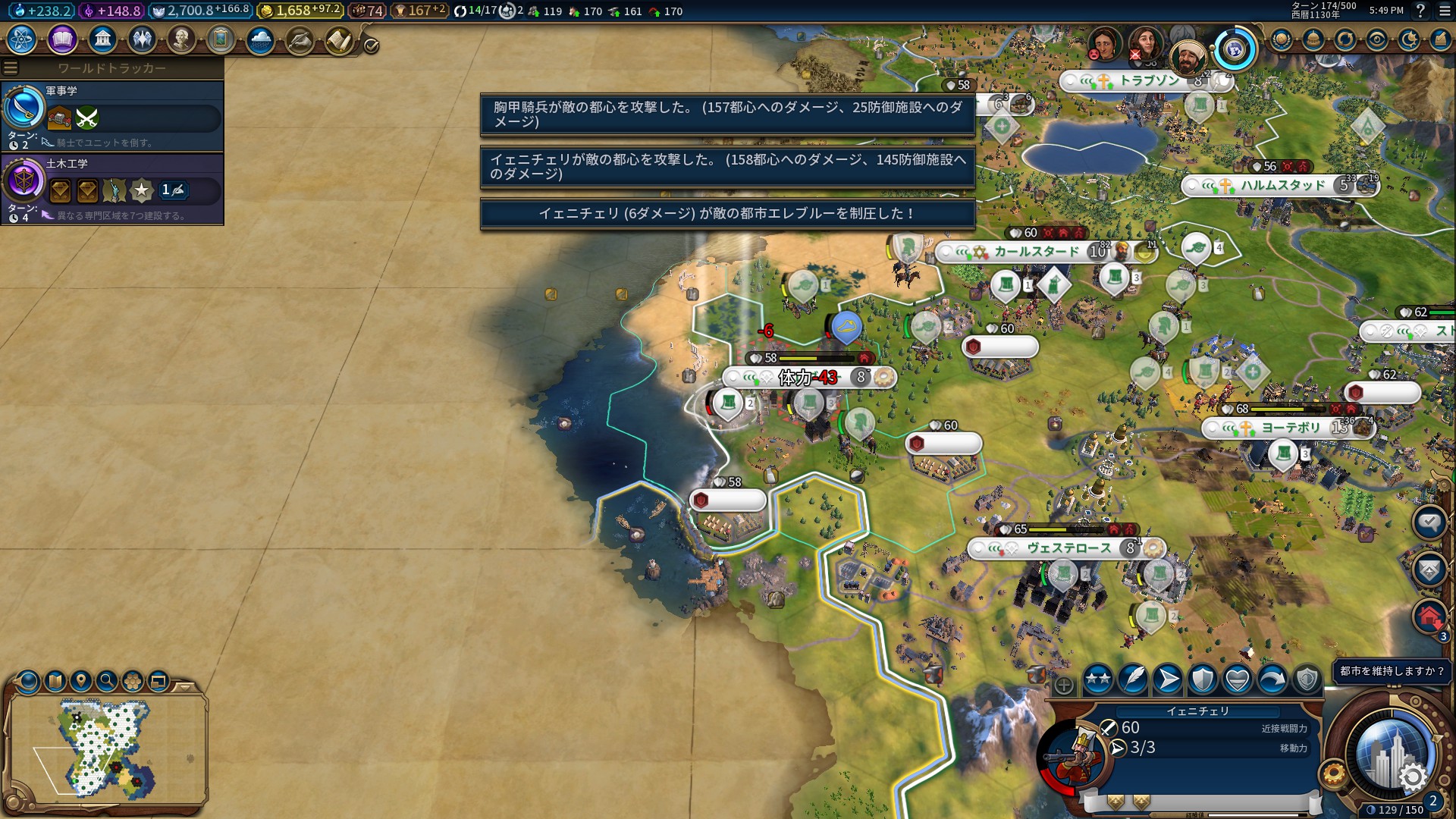The image size is (1456, 819).
Task: Select the 軍事学 research tracker panel
Action: [112, 115]
